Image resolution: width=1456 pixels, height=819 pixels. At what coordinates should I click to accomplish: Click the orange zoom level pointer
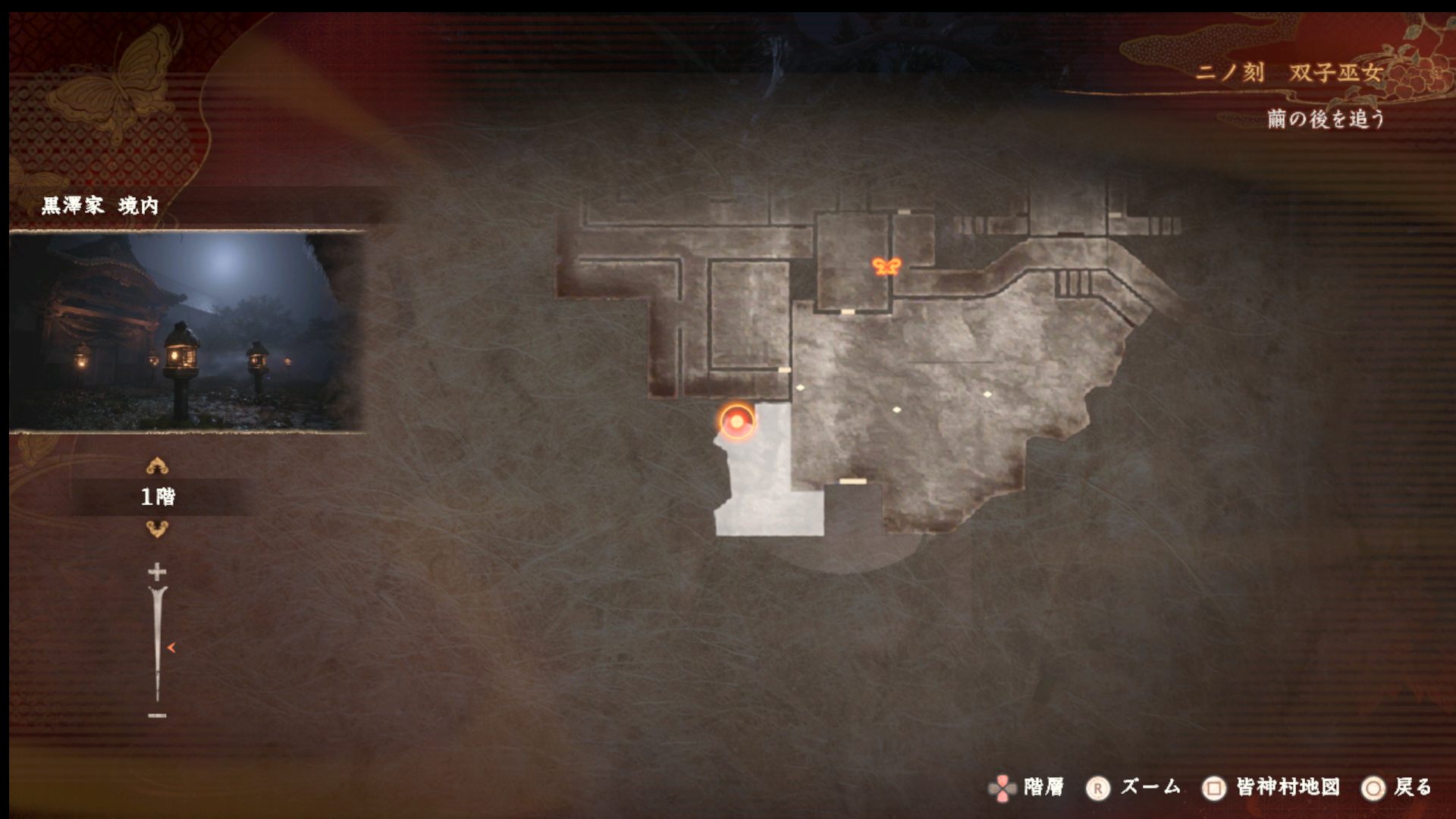point(171,648)
